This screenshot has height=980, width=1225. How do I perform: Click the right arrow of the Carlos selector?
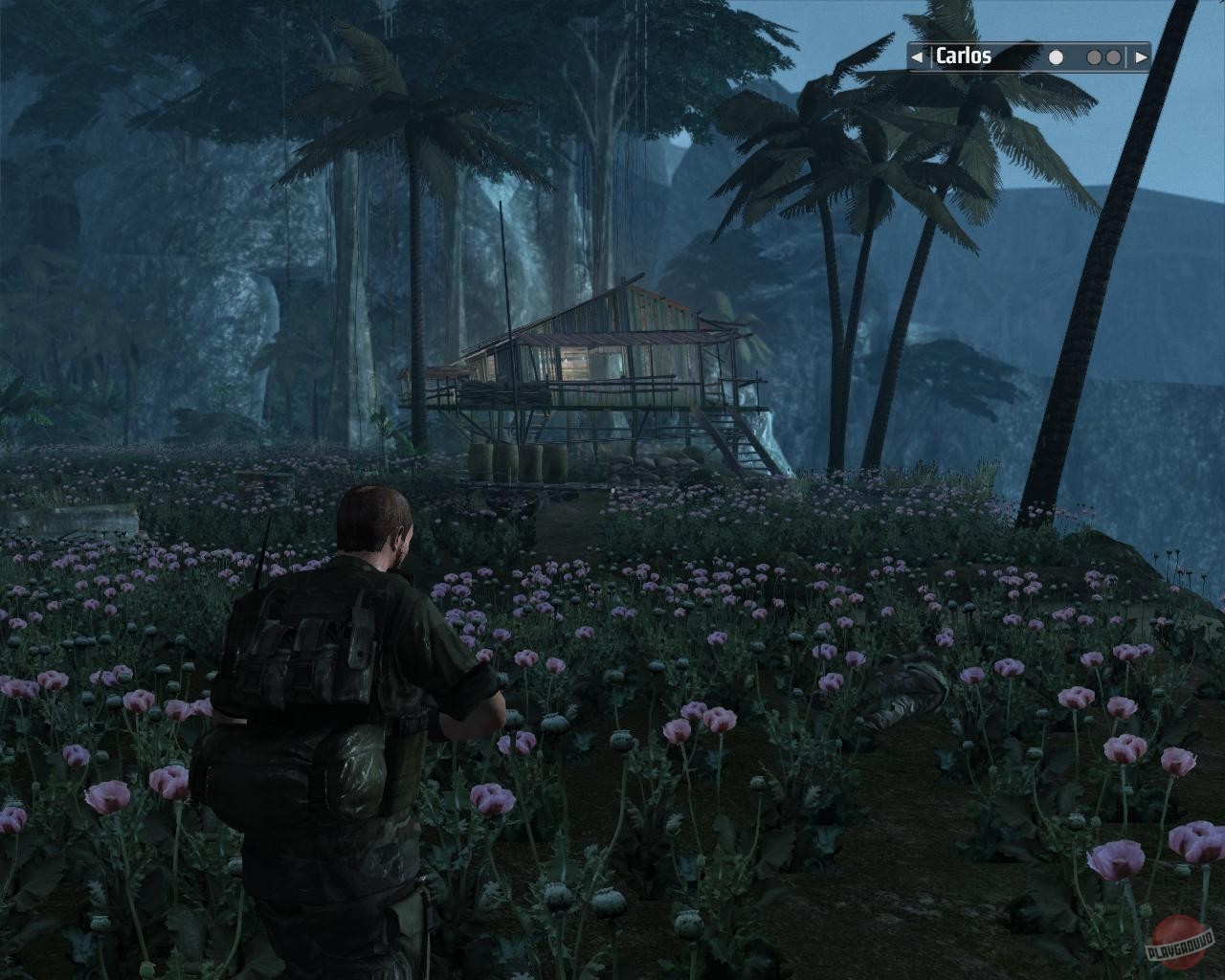1140,57
